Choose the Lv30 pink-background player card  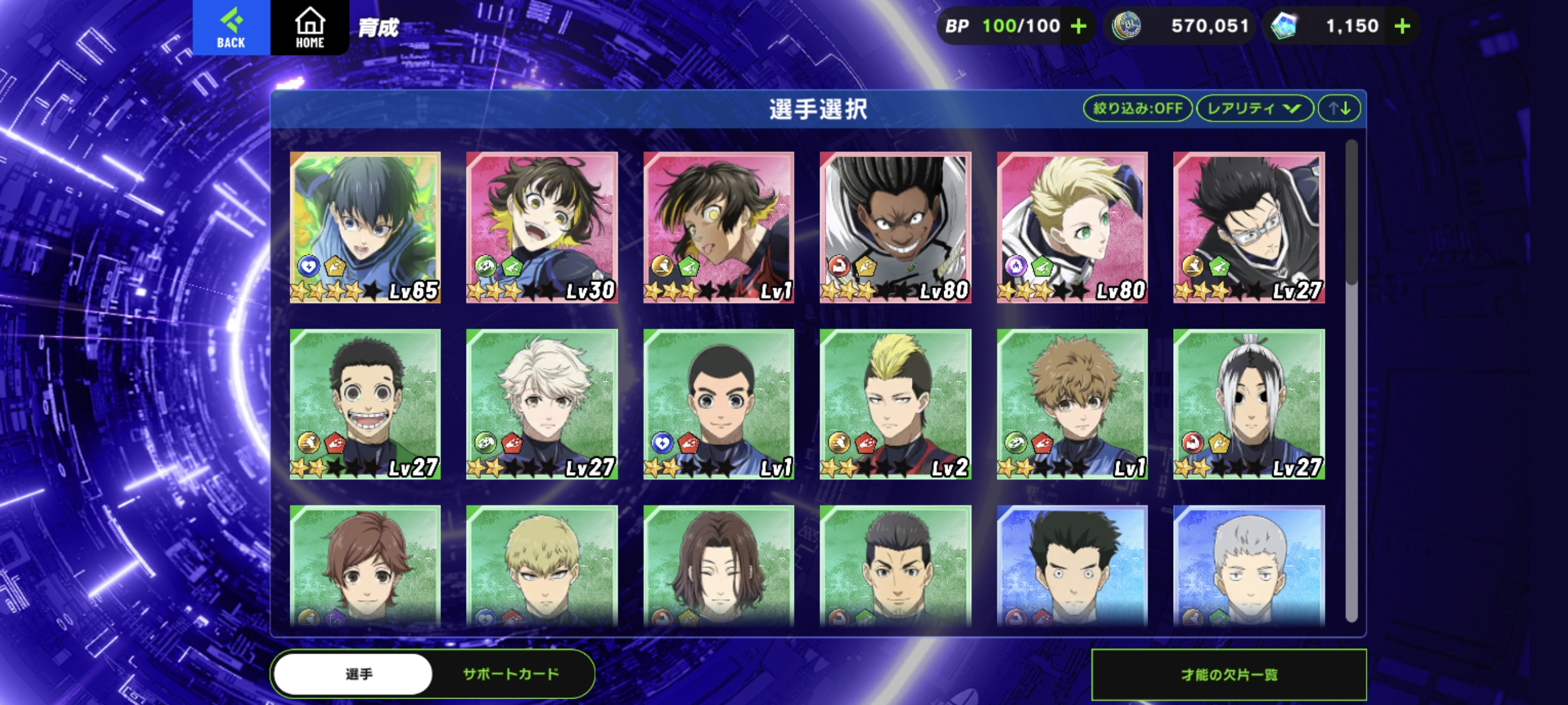click(x=542, y=227)
